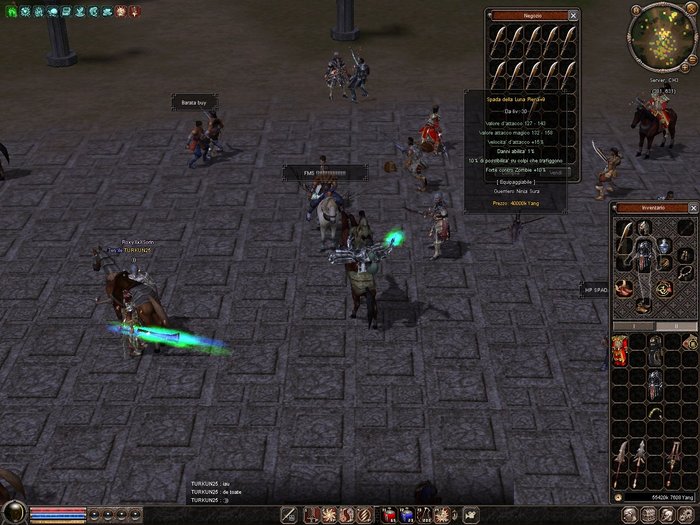Close the Negozio shop window

(x=573, y=16)
